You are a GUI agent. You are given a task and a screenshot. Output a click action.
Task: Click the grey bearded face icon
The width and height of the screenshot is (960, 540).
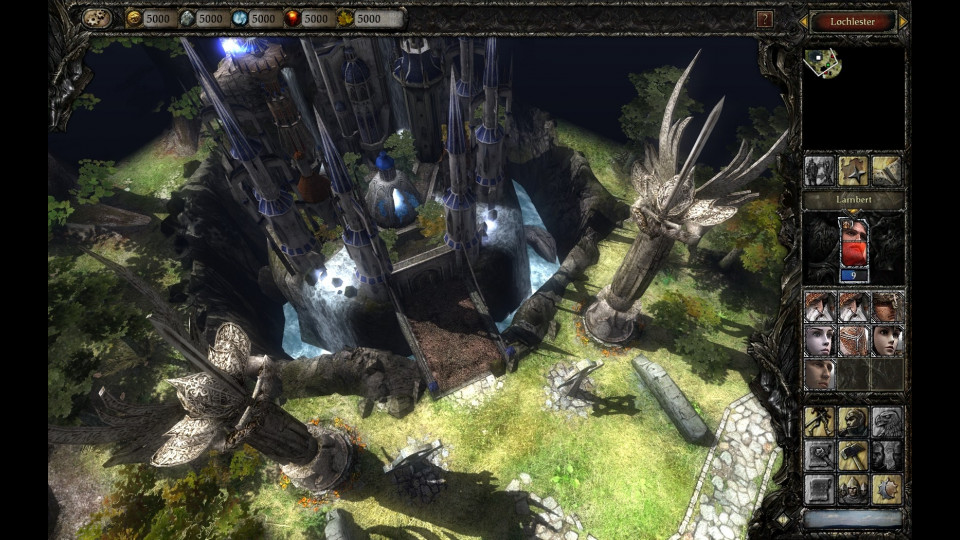tap(886, 455)
